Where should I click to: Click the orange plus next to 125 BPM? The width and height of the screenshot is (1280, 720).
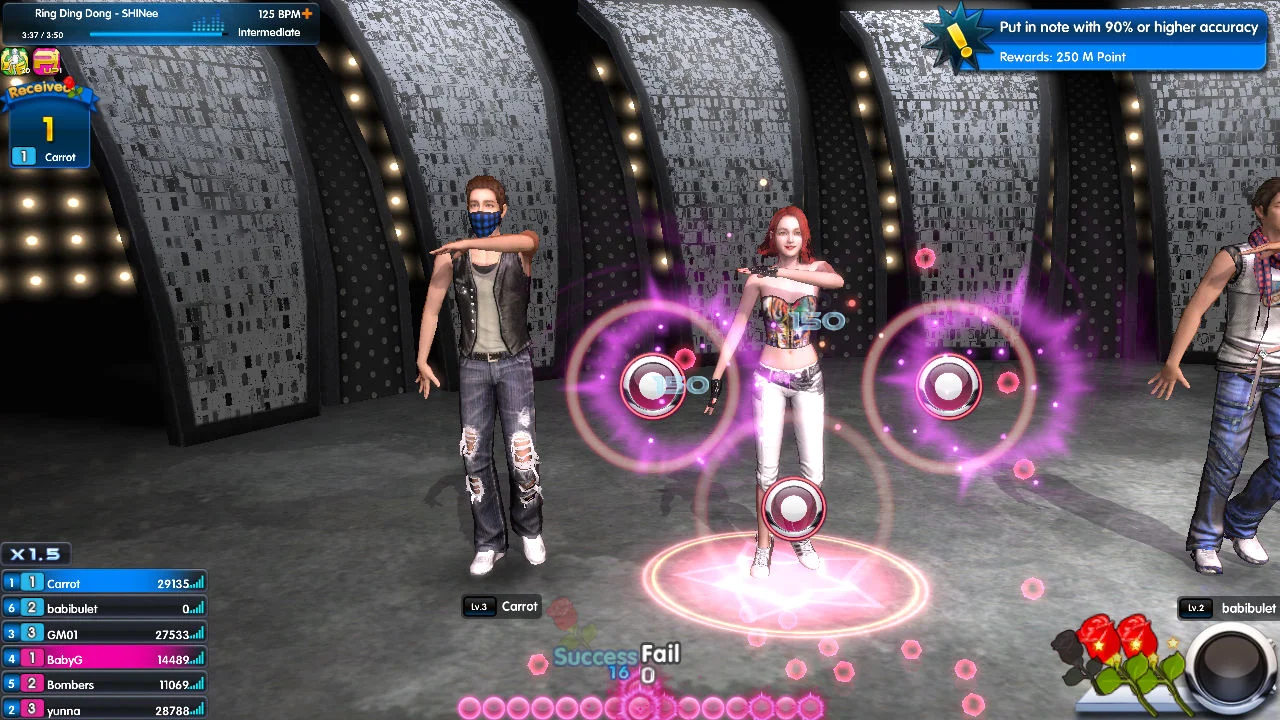[x=307, y=14]
